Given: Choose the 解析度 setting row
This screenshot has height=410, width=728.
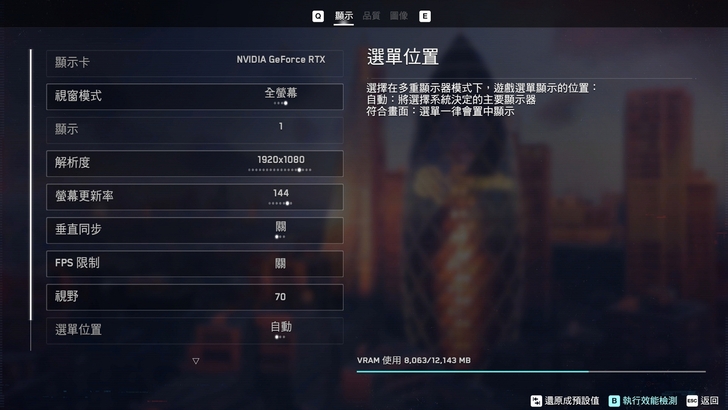Looking at the screenshot, I should pos(195,163).
